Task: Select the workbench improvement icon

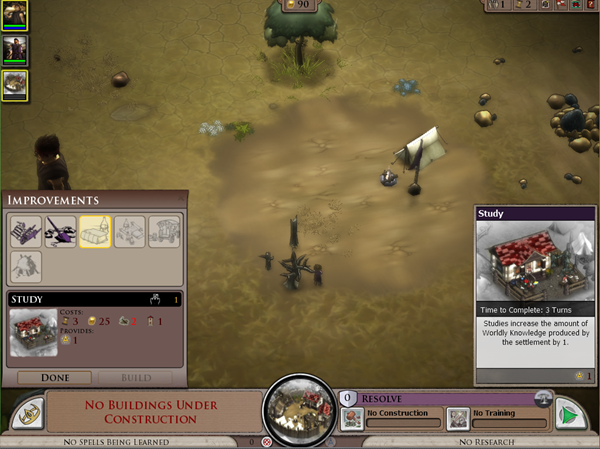Action: 26,232
